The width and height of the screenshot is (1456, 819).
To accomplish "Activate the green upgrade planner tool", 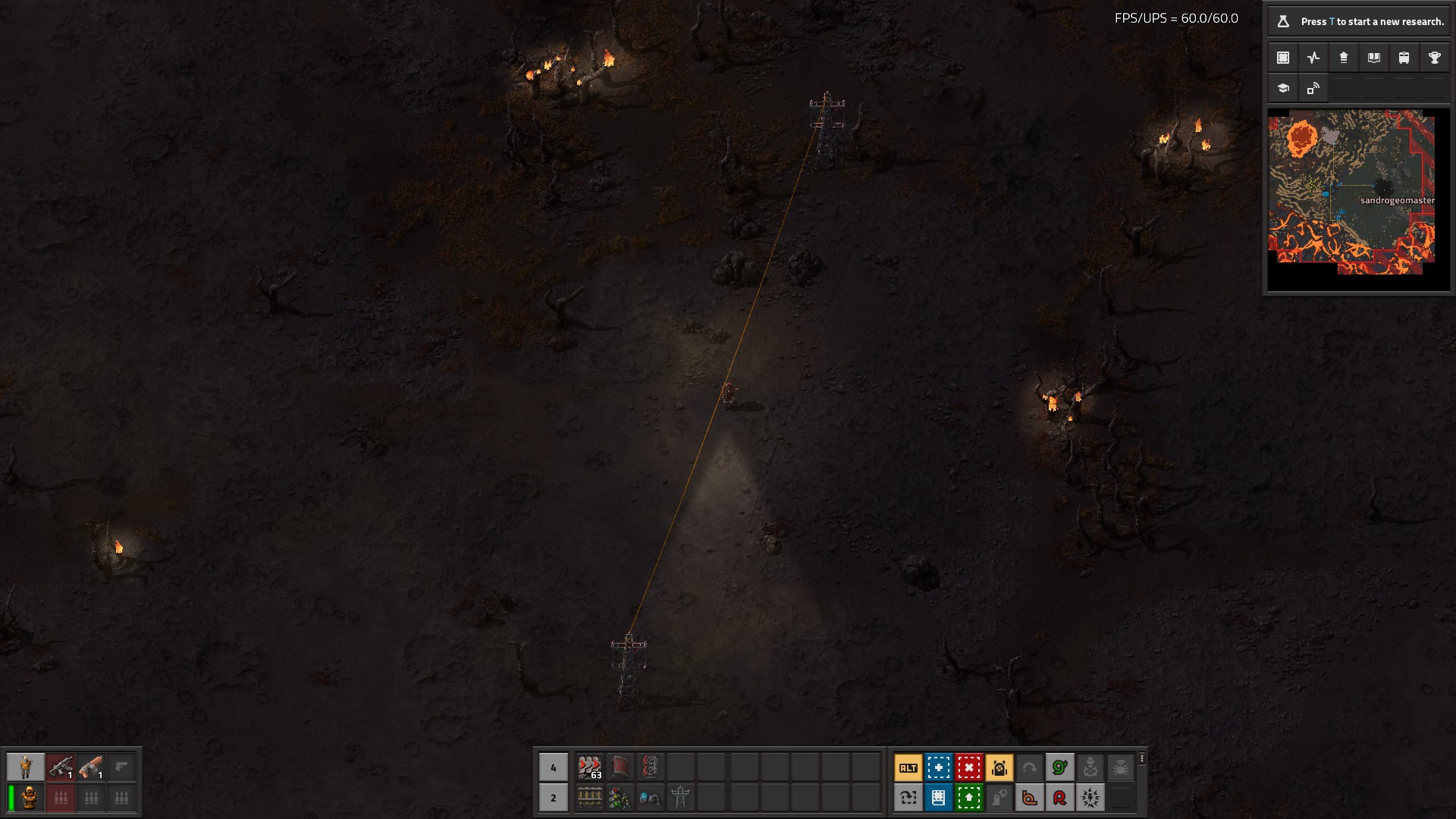I will click(x=968, y=797).
